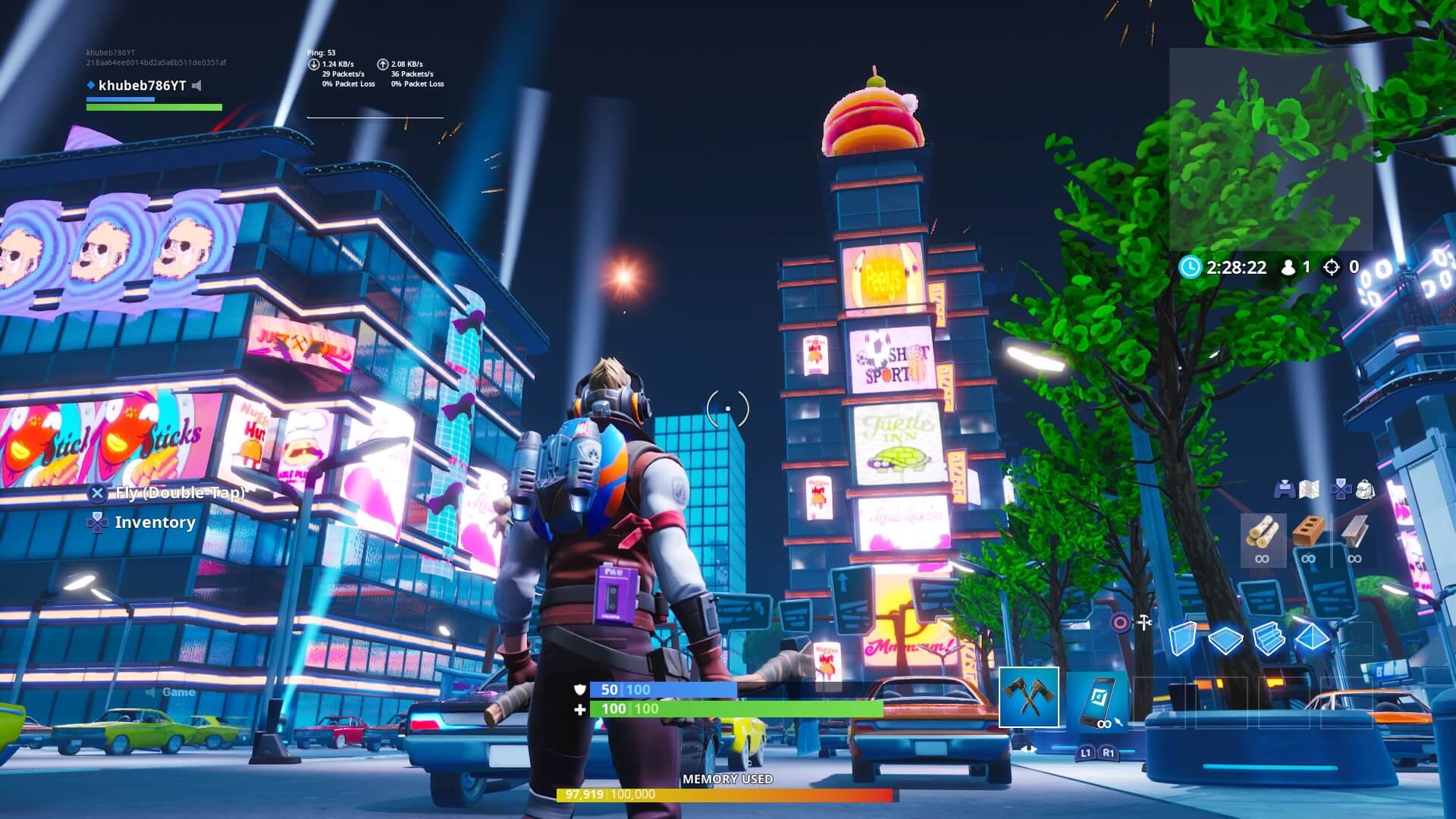
Task: Select the pyramid roof building piece
Action: point(1312,639)
